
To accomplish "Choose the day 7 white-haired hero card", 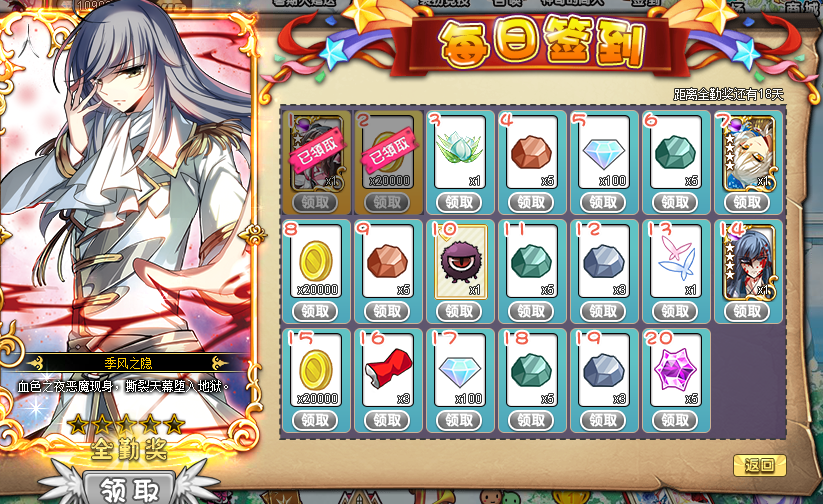I will pos(748,152).
